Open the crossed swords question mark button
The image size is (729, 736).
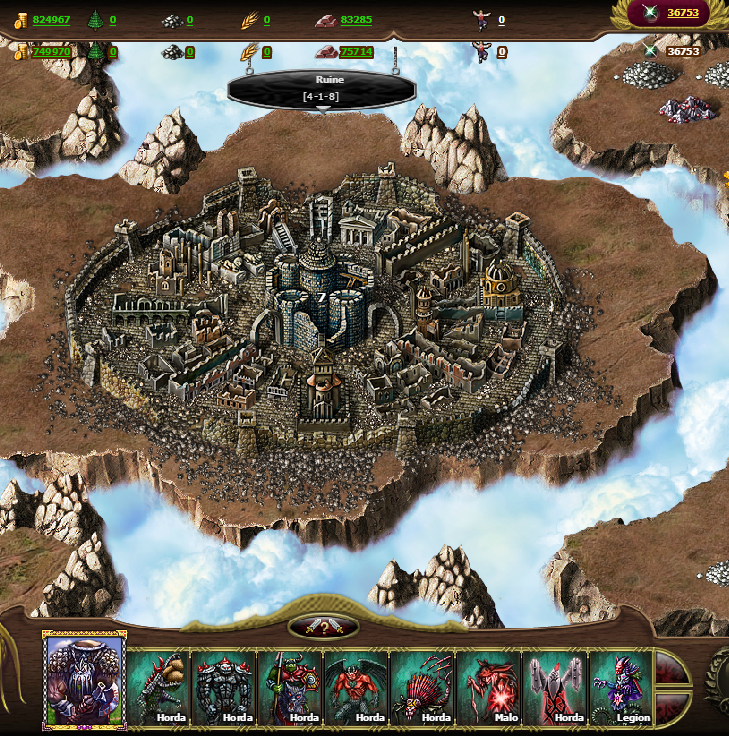pyautogui.click(x=323, y=628)
